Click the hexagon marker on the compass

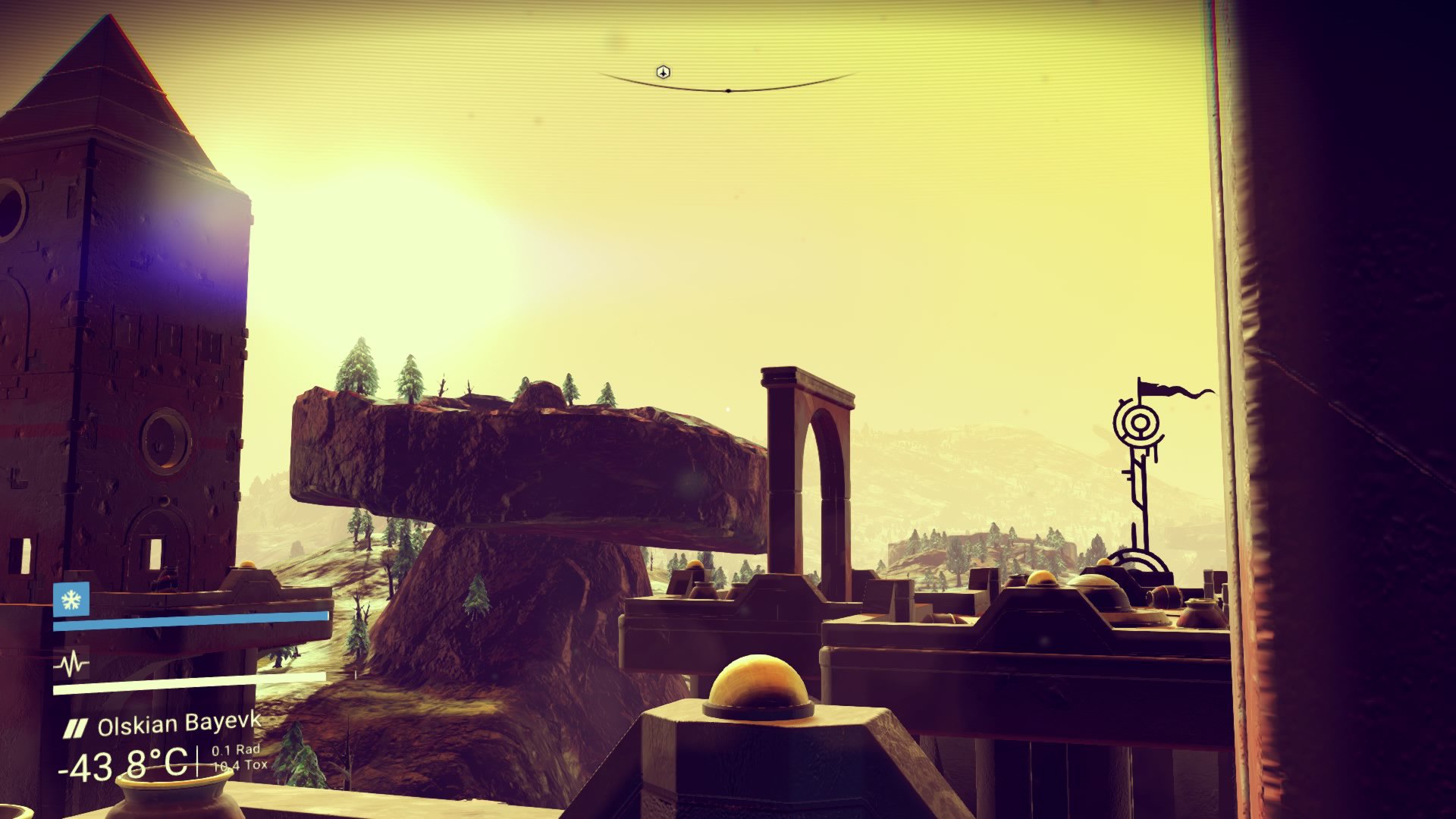point(664,72)
